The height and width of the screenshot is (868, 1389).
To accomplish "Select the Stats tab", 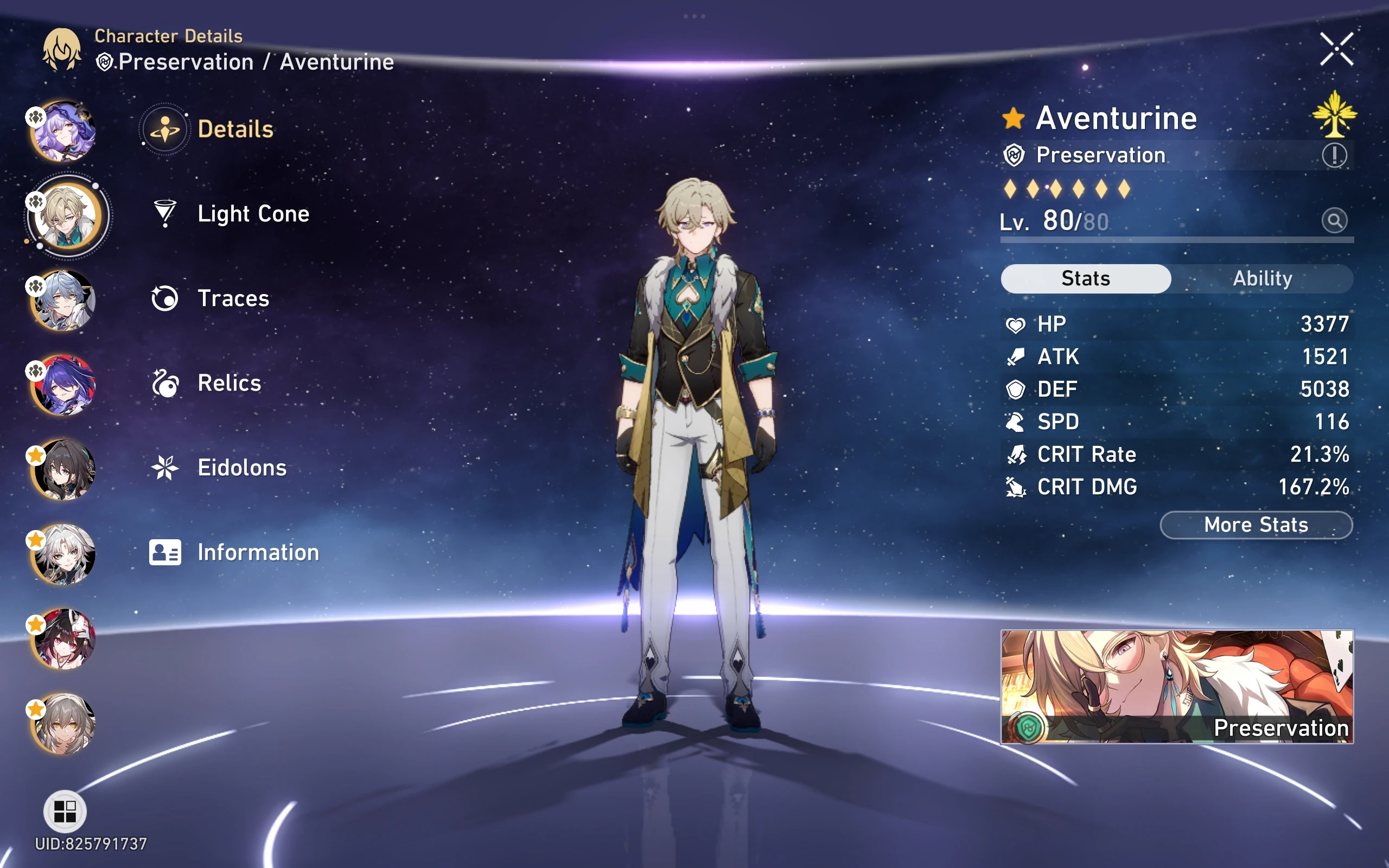I will tap(1085, 278).
